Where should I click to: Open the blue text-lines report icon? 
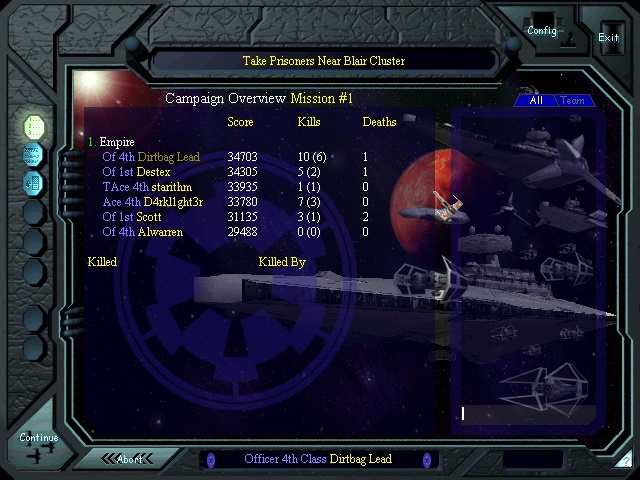[x=34, y=154]
